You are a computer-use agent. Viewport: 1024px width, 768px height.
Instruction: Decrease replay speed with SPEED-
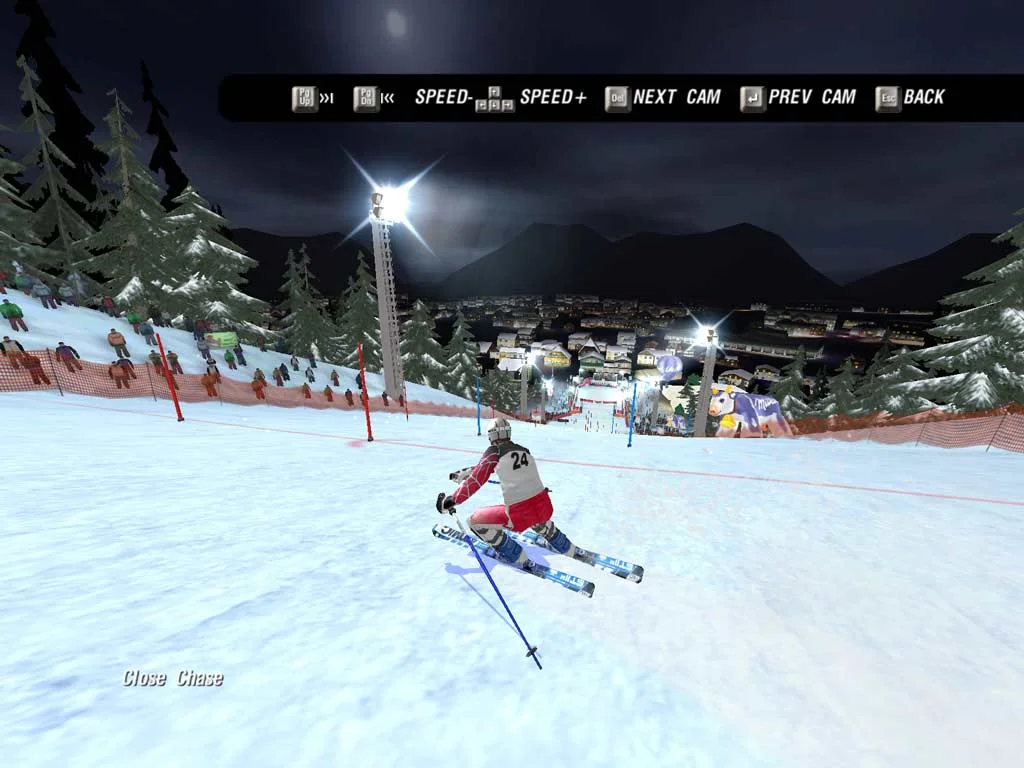pyautogui.click(x=443, y=97)
